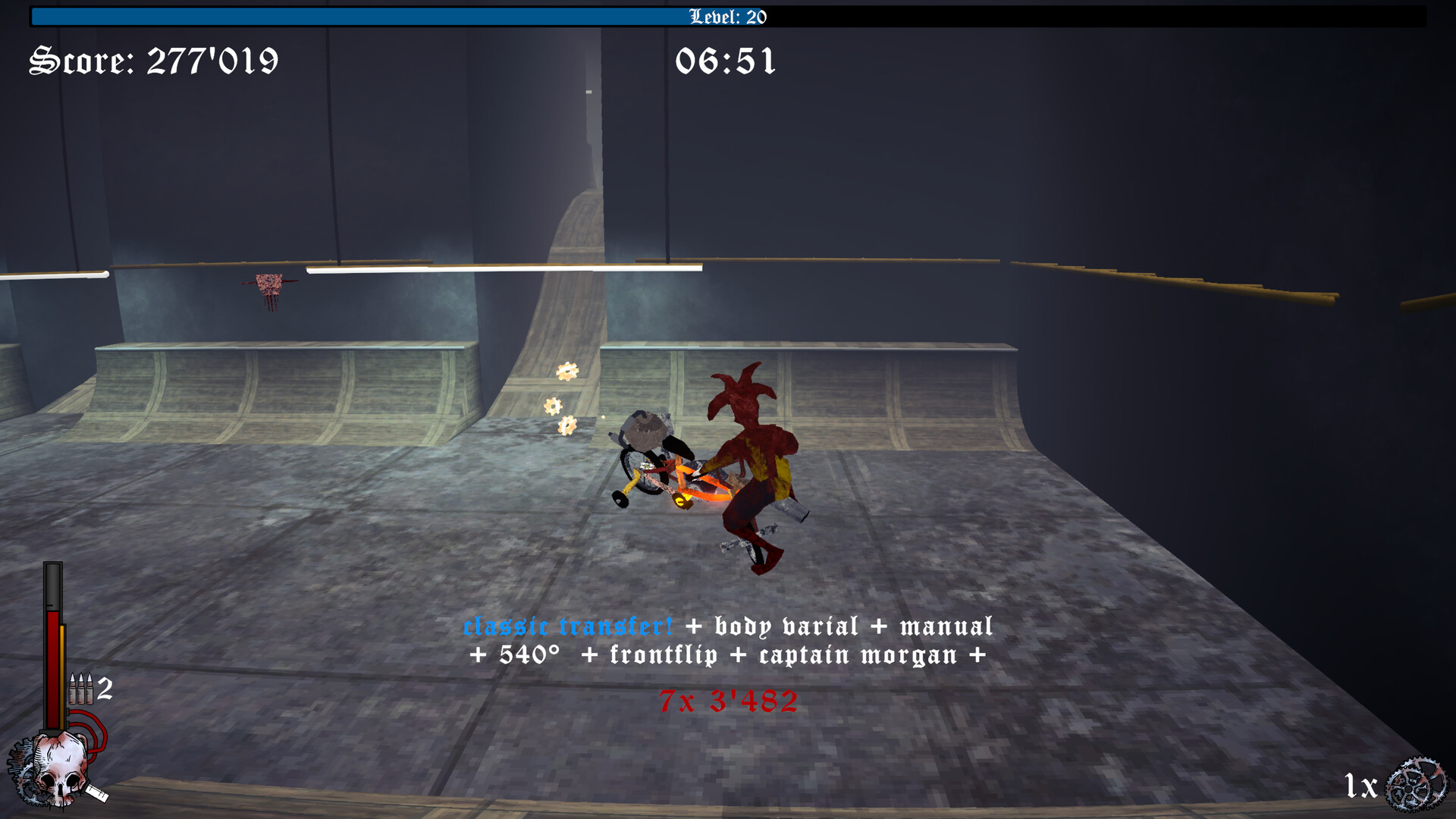Click the bullet ammo icons
Viewport: 1456px width, 819px height.
coord(82,687)
